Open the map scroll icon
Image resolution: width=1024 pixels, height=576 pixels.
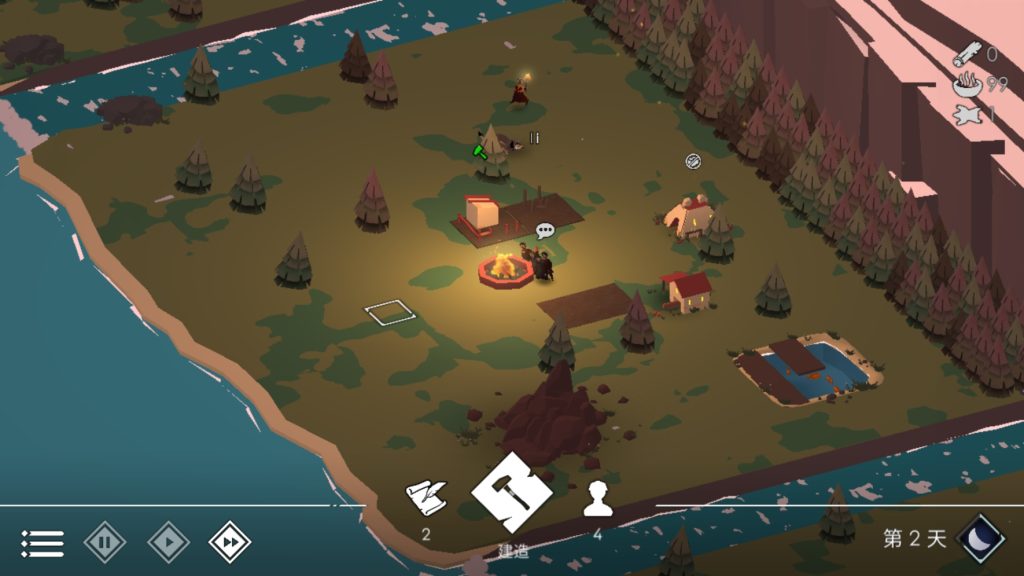click(425, 496)
